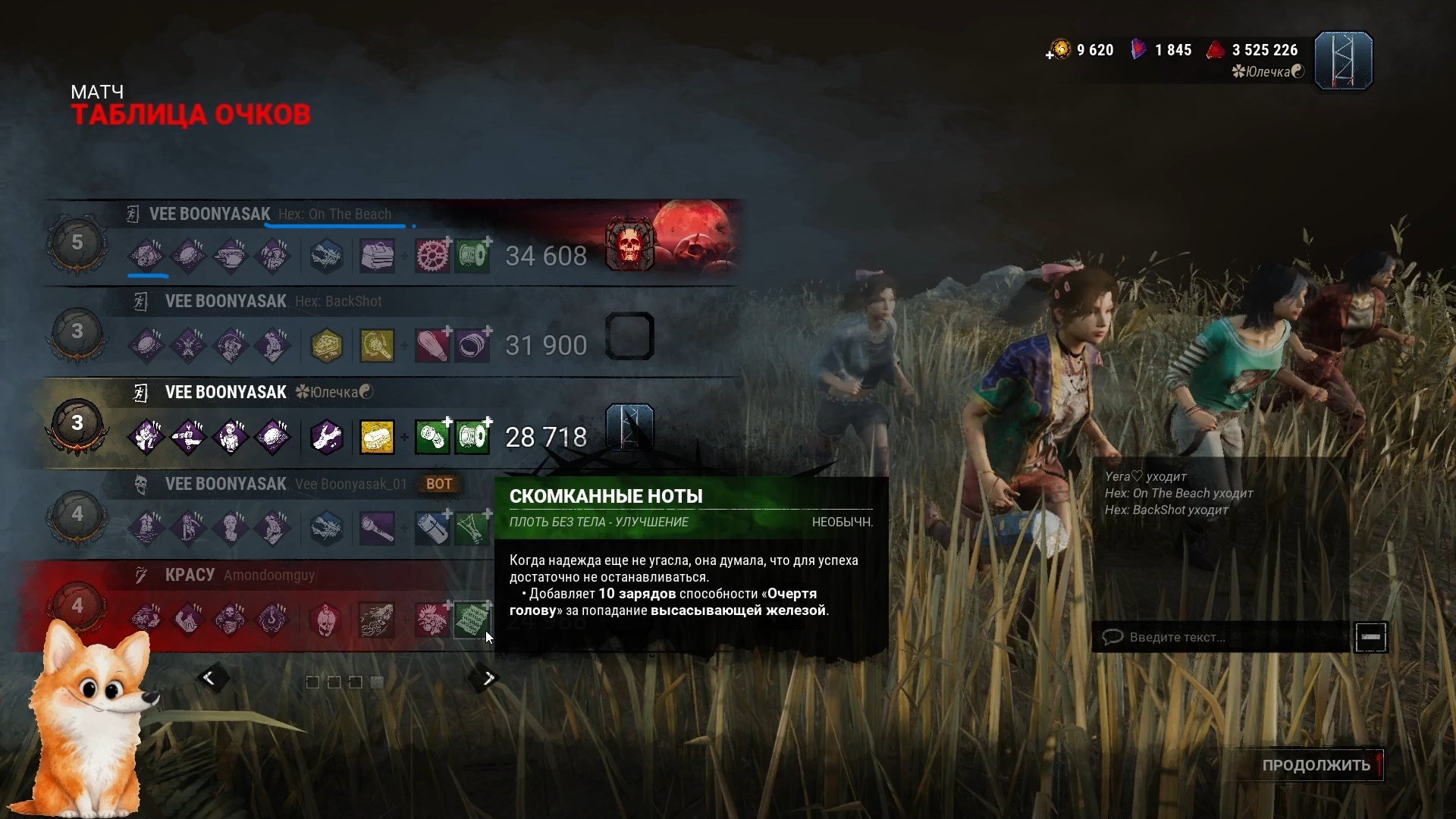This screenshot has width=1456, height=819.
Task: Select Hex: BackShot player's red add-on icon
Action: click(432, 346)
